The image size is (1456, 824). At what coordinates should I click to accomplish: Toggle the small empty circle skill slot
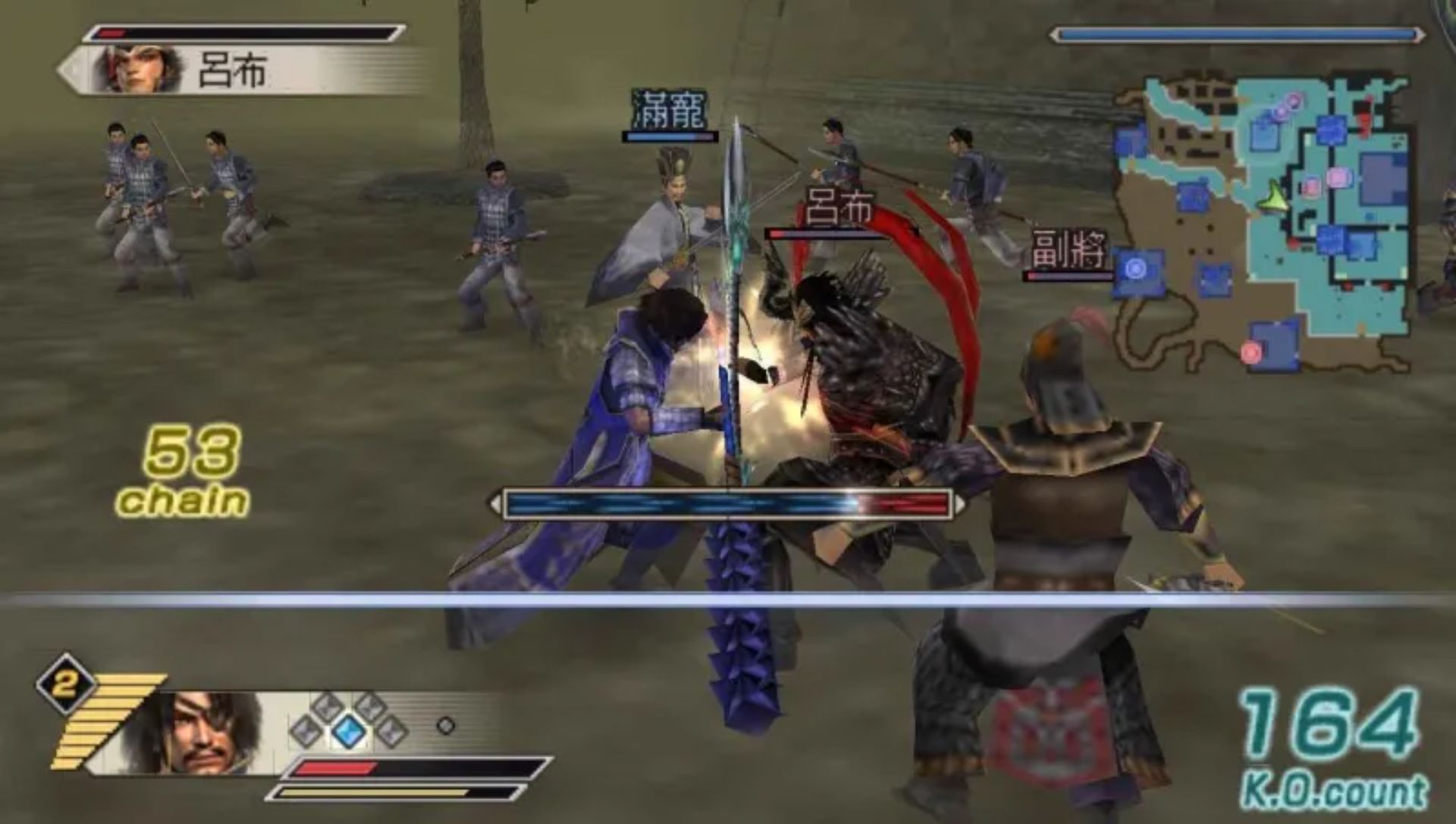coord(447,727)
